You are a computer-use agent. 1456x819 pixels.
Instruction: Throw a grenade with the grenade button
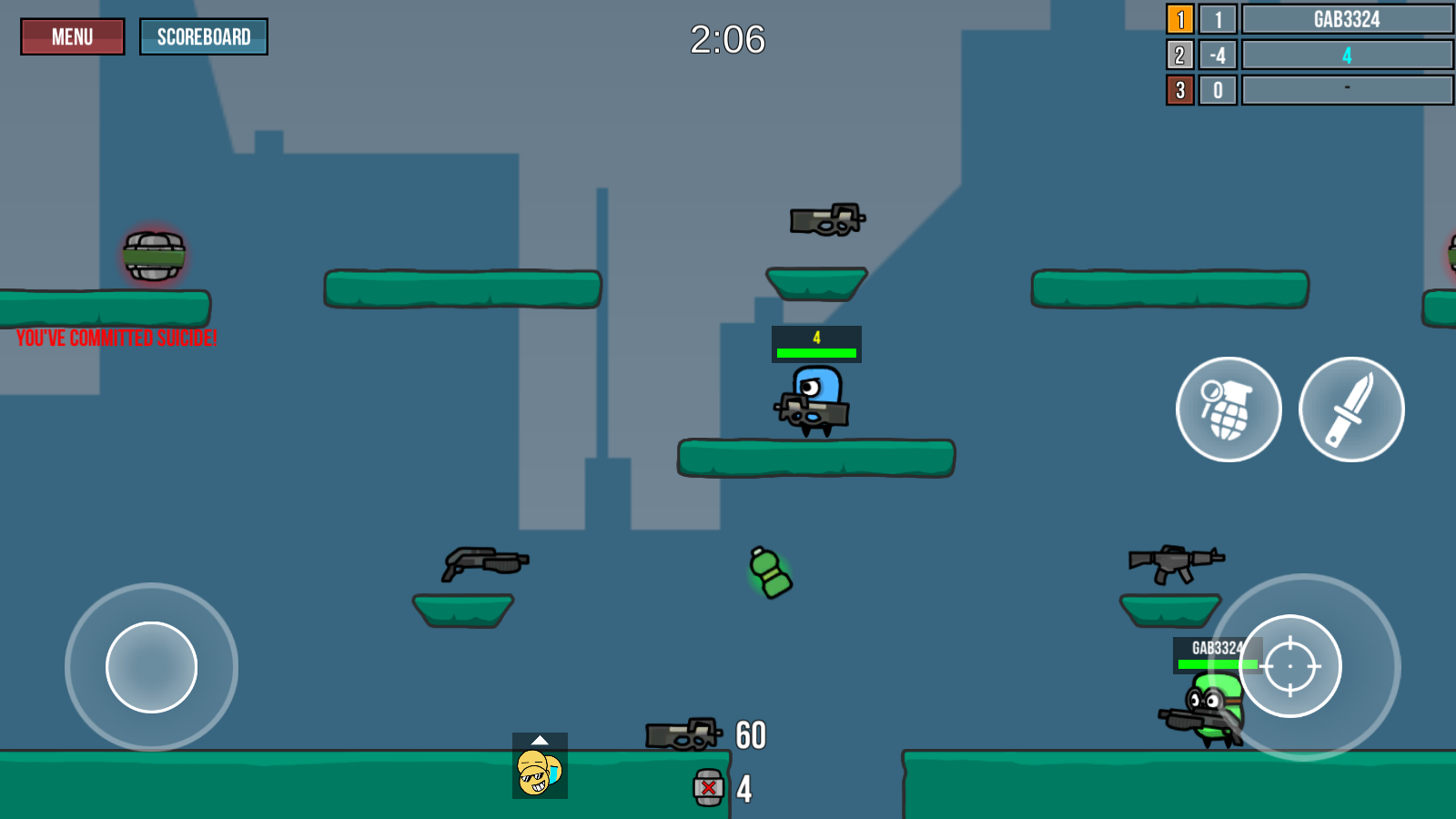tap(1228, 409)
